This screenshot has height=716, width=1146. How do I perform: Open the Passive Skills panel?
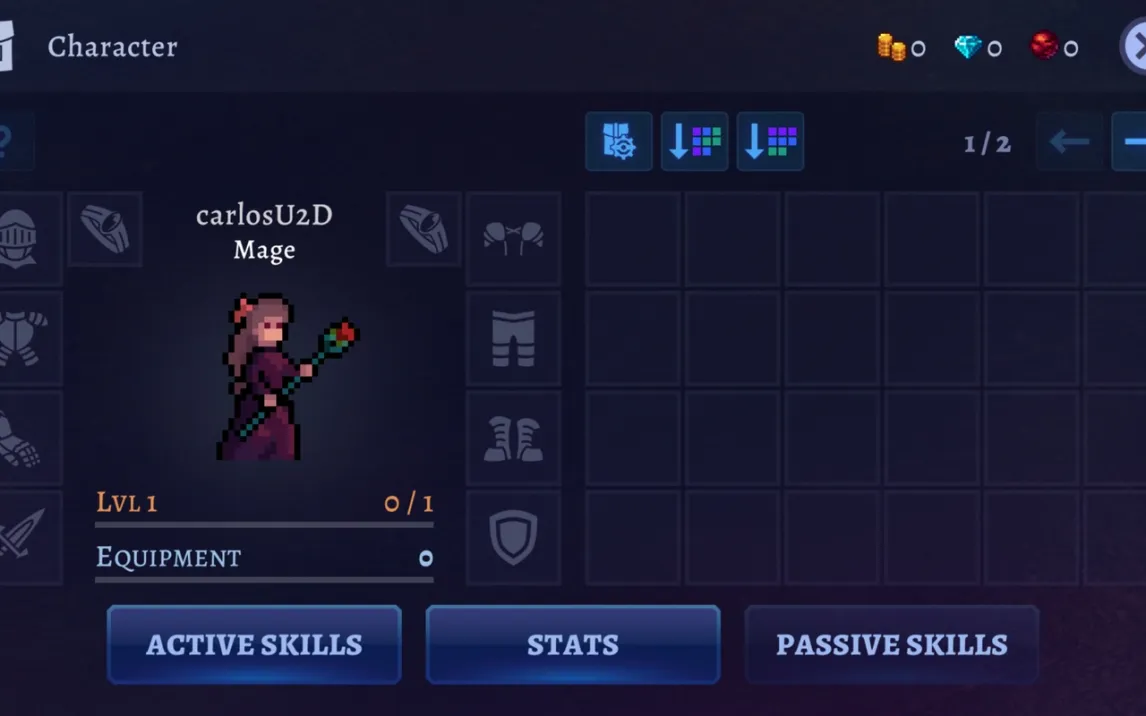click(891, 645)
